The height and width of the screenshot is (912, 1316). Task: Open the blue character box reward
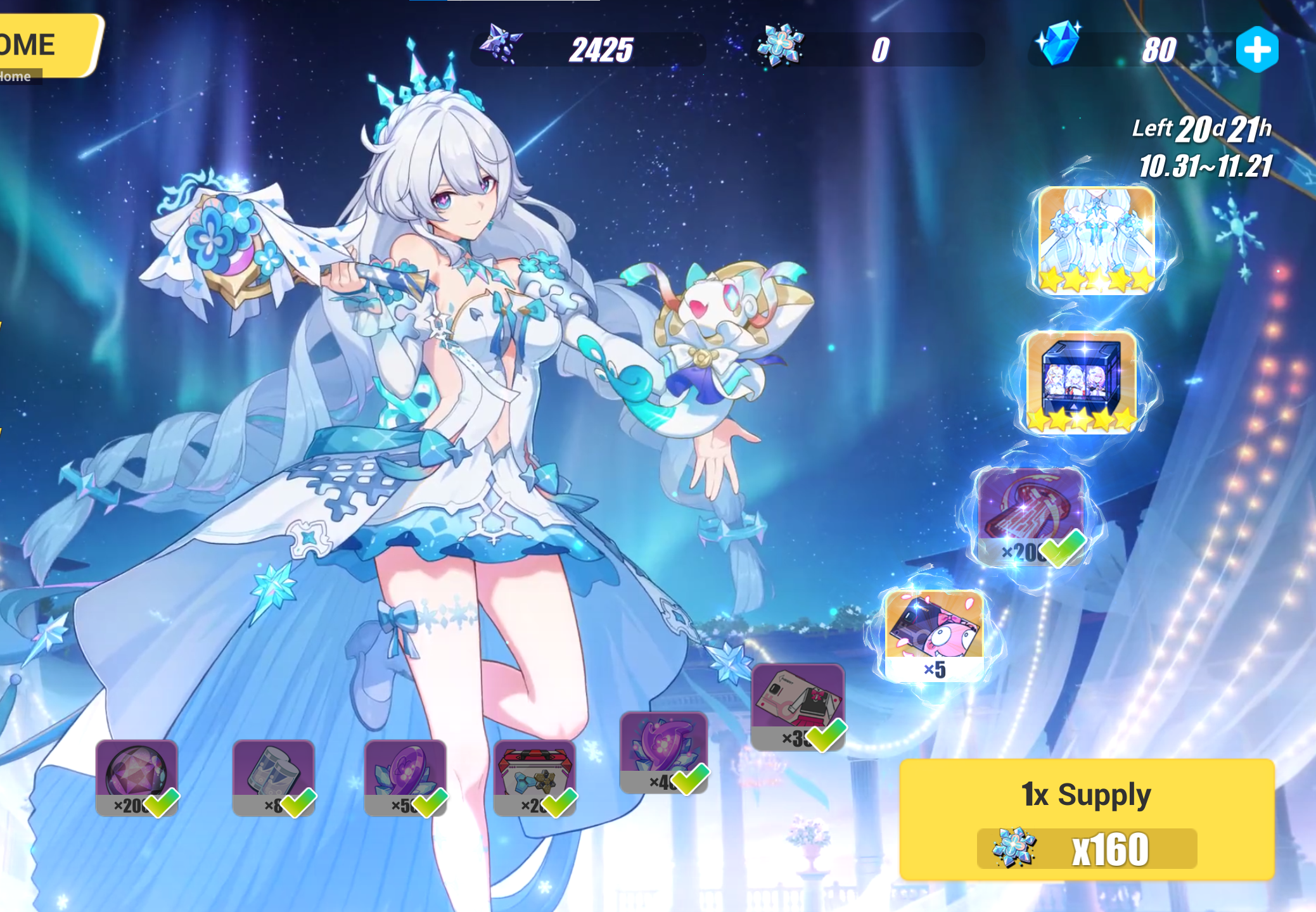click(1081, 382)
